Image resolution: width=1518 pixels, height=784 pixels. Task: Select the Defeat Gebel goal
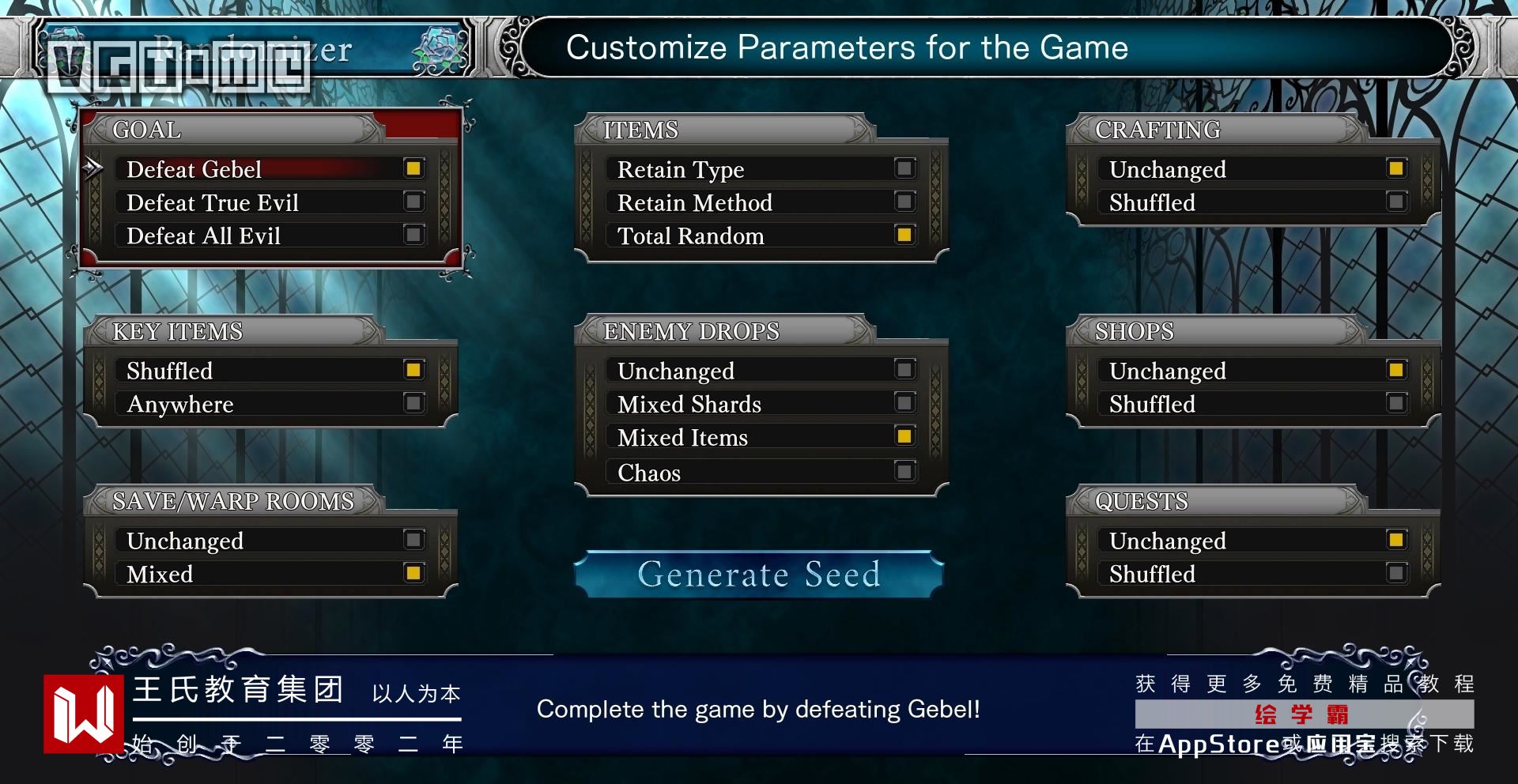(x=270, y=169)
